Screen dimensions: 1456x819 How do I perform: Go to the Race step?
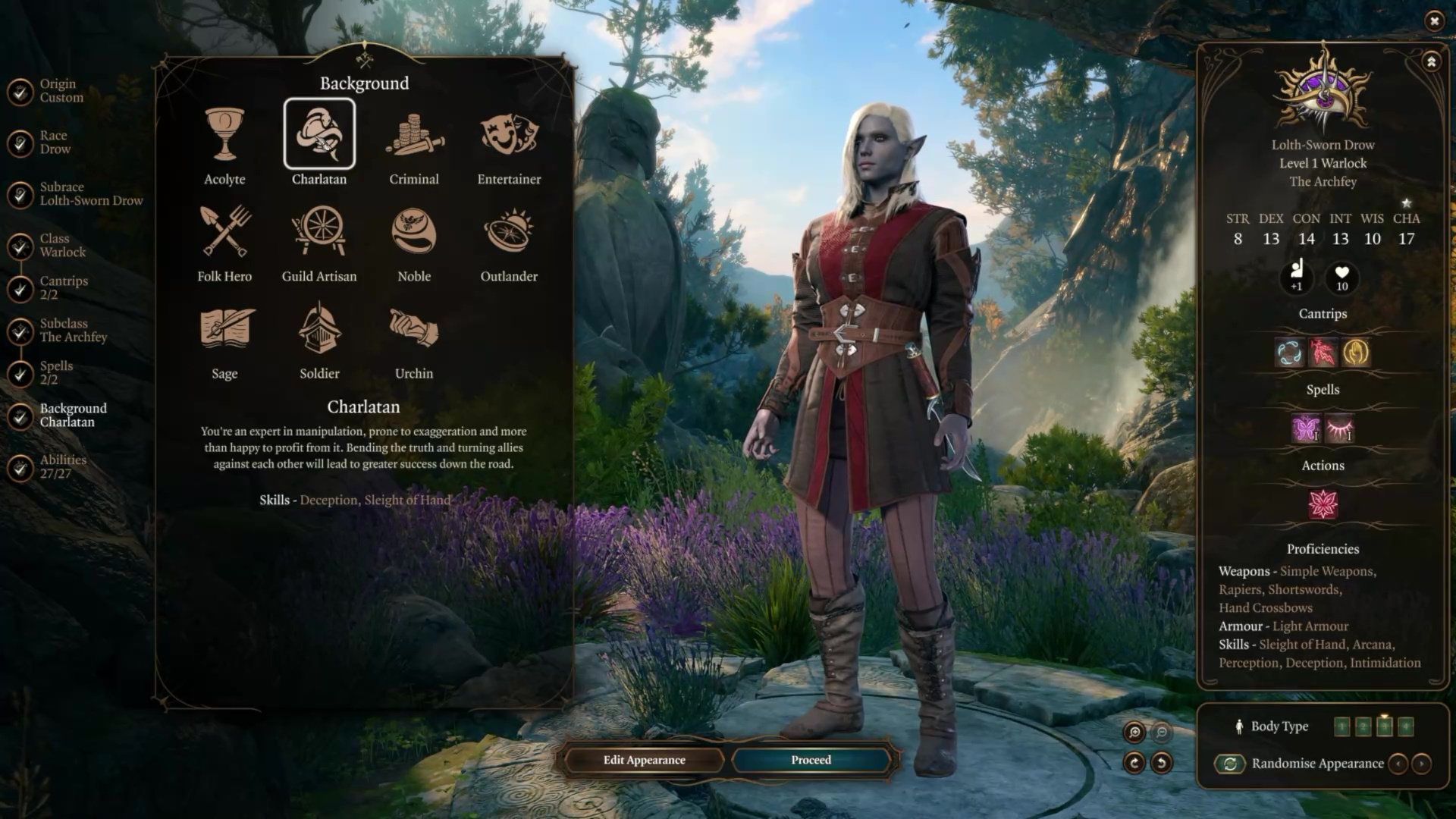pyautogui.click(x=53, y=143)
